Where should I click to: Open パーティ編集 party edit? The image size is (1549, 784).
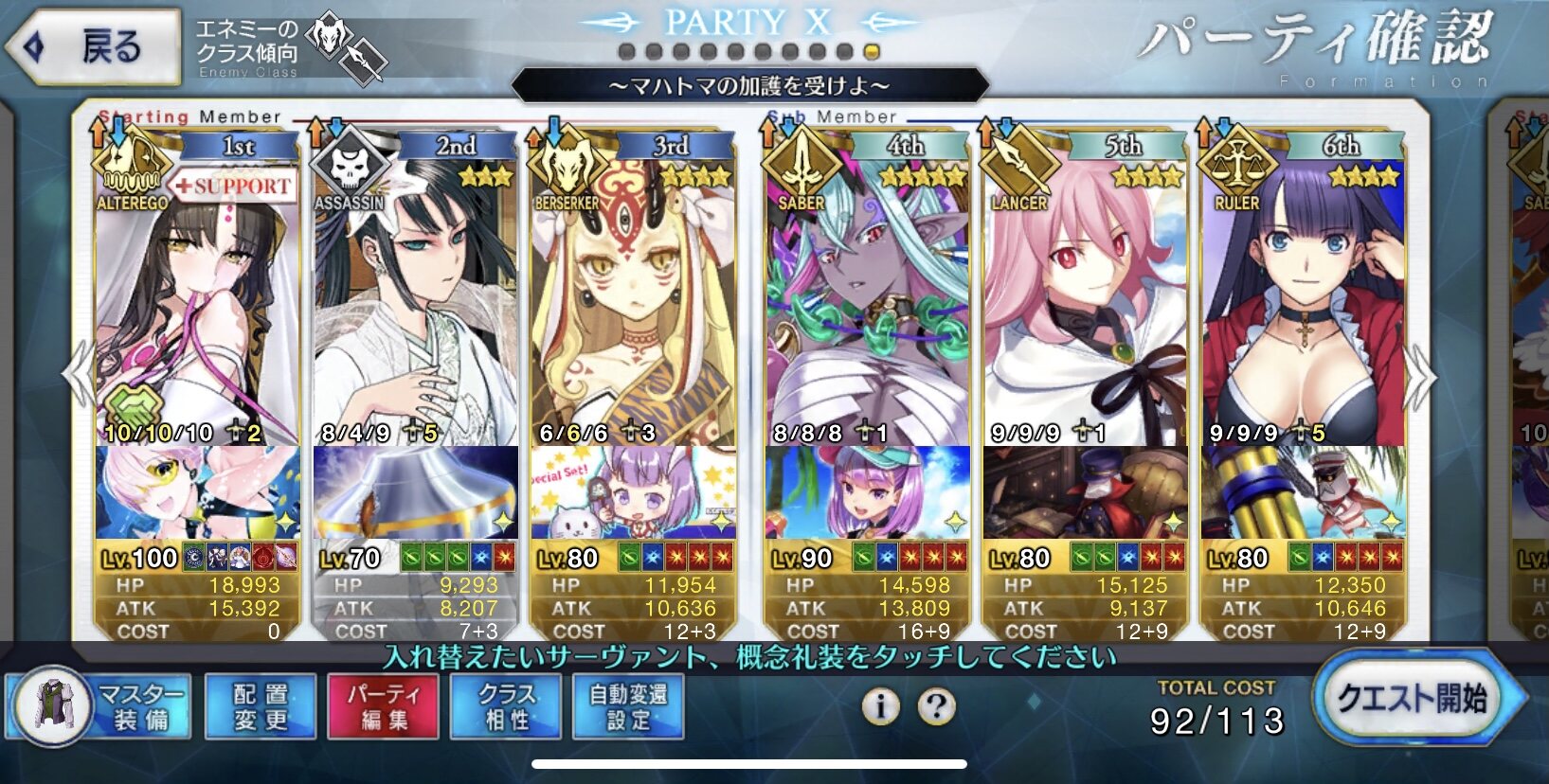tap(383, 706)
